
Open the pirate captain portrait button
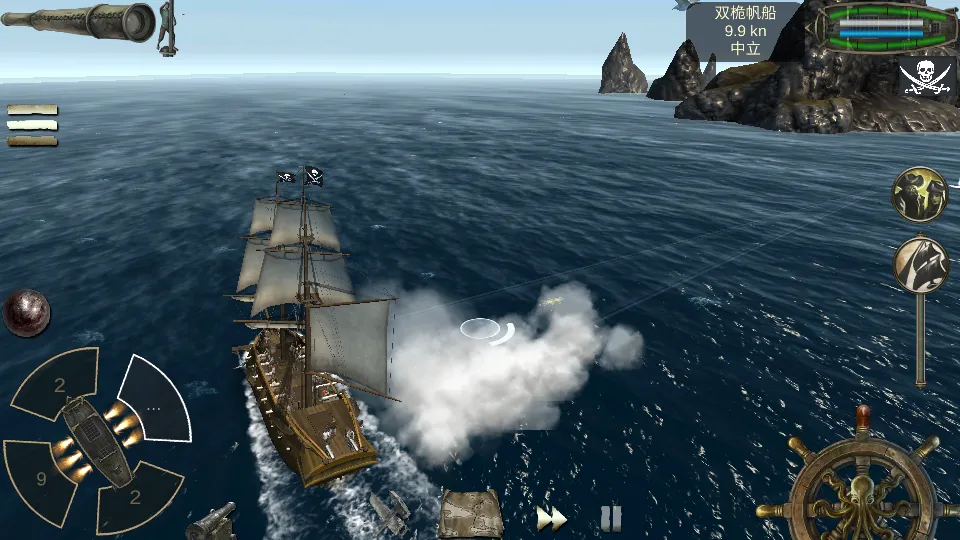tap(920, 194)
